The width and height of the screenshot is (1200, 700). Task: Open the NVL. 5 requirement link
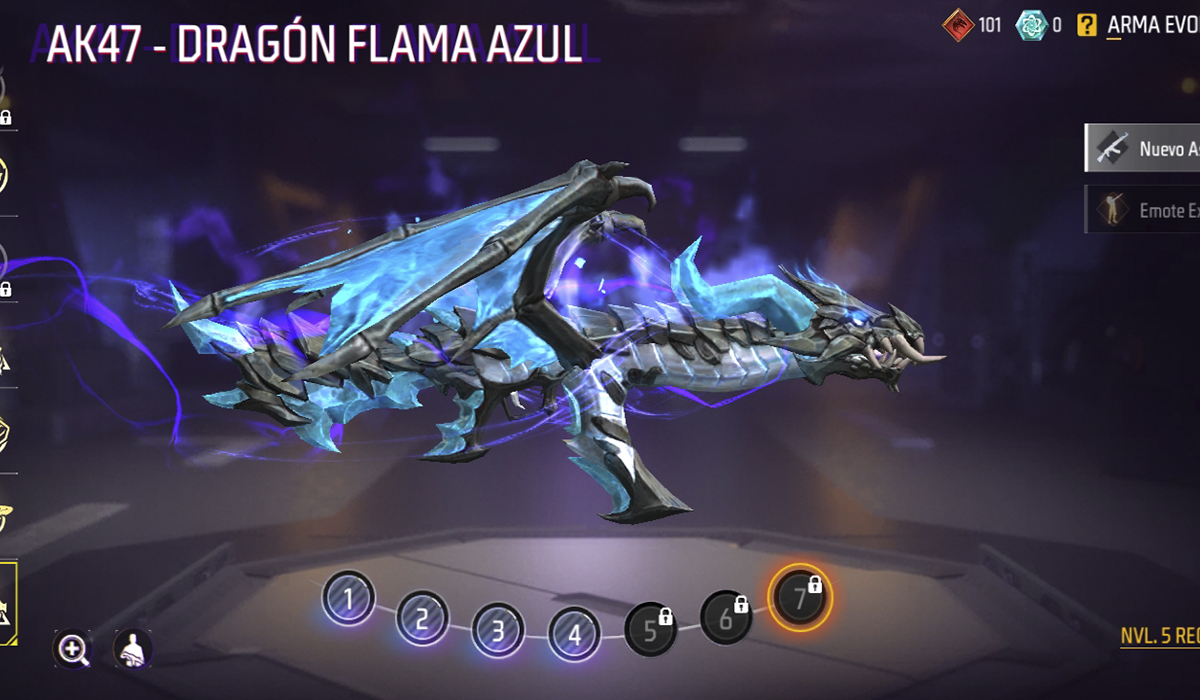pos(1160,637)
